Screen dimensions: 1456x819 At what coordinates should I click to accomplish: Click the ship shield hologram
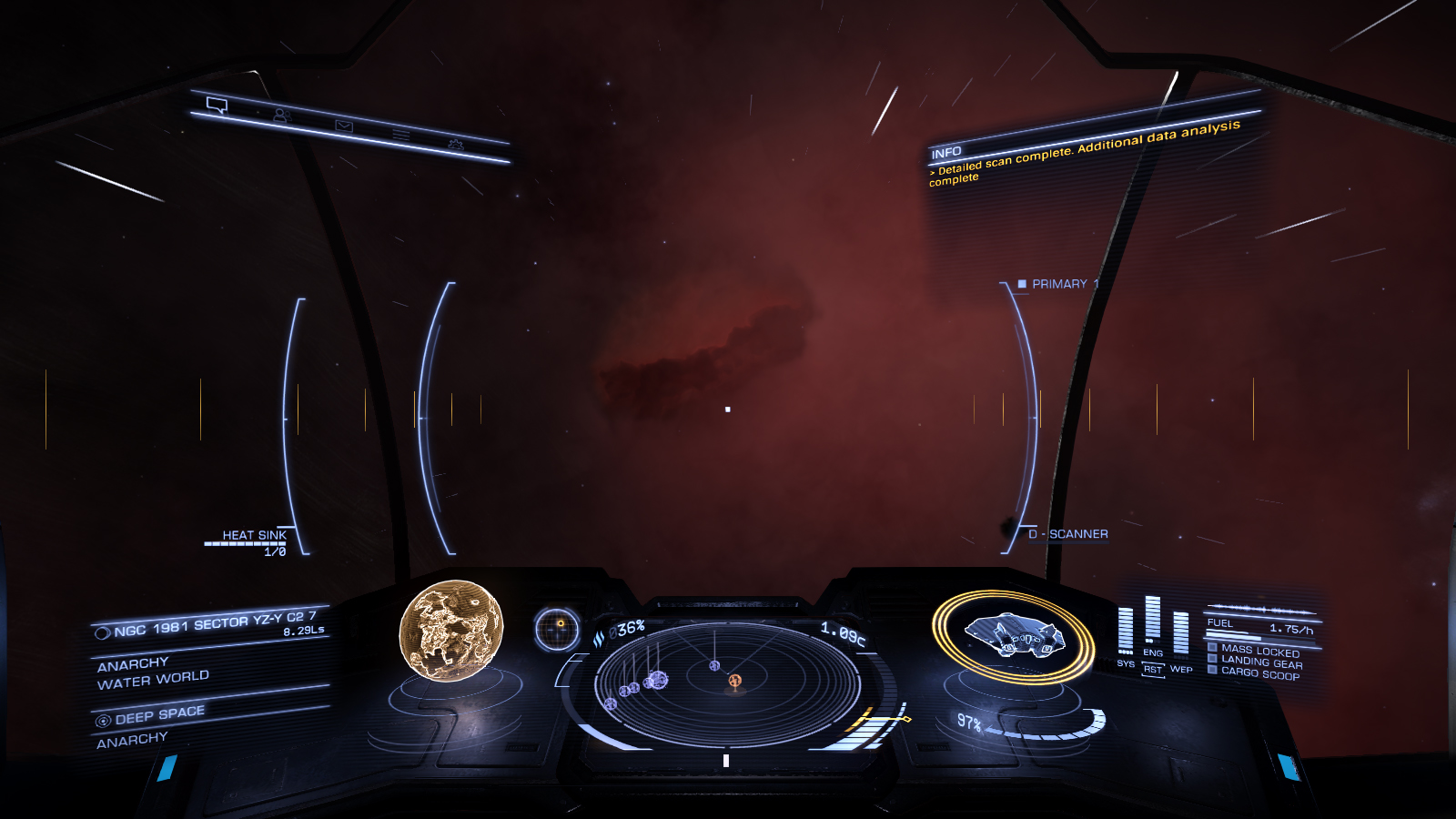(x=1012, y=634)
